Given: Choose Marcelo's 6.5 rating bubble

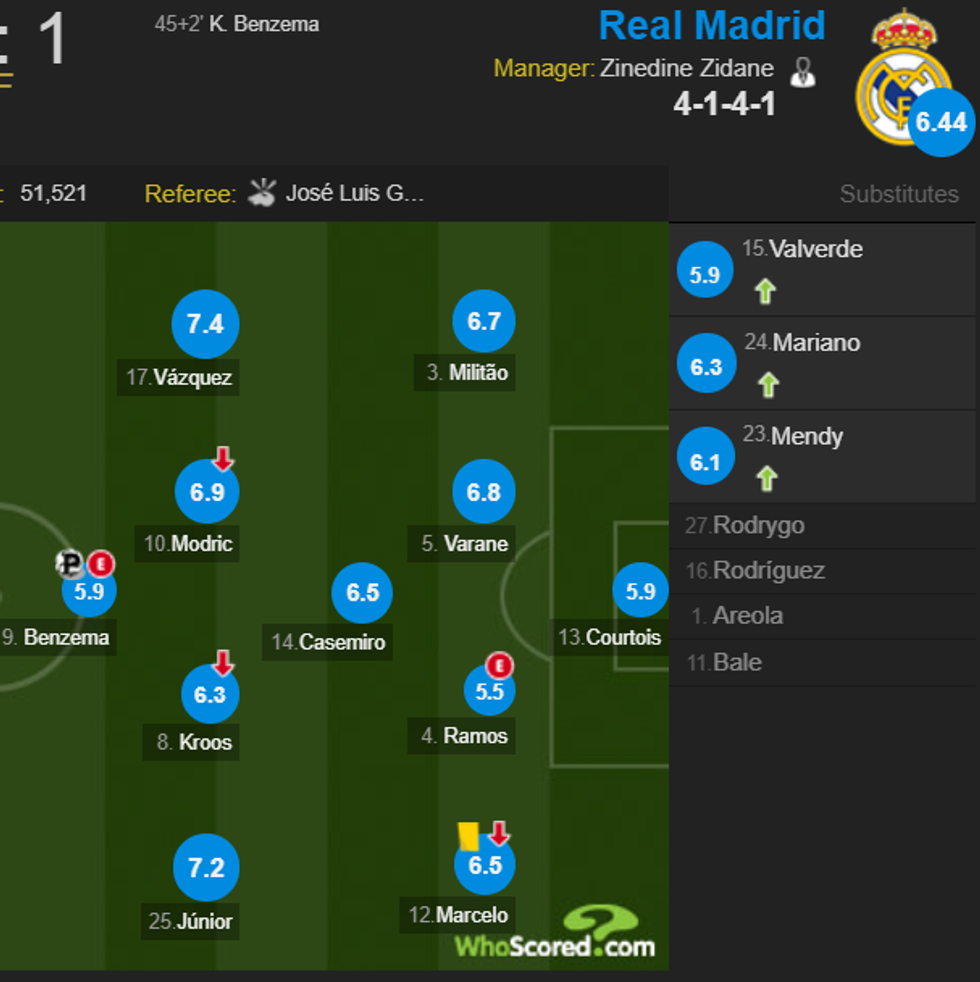Looking at the screenshot, I should coord(485,864).
